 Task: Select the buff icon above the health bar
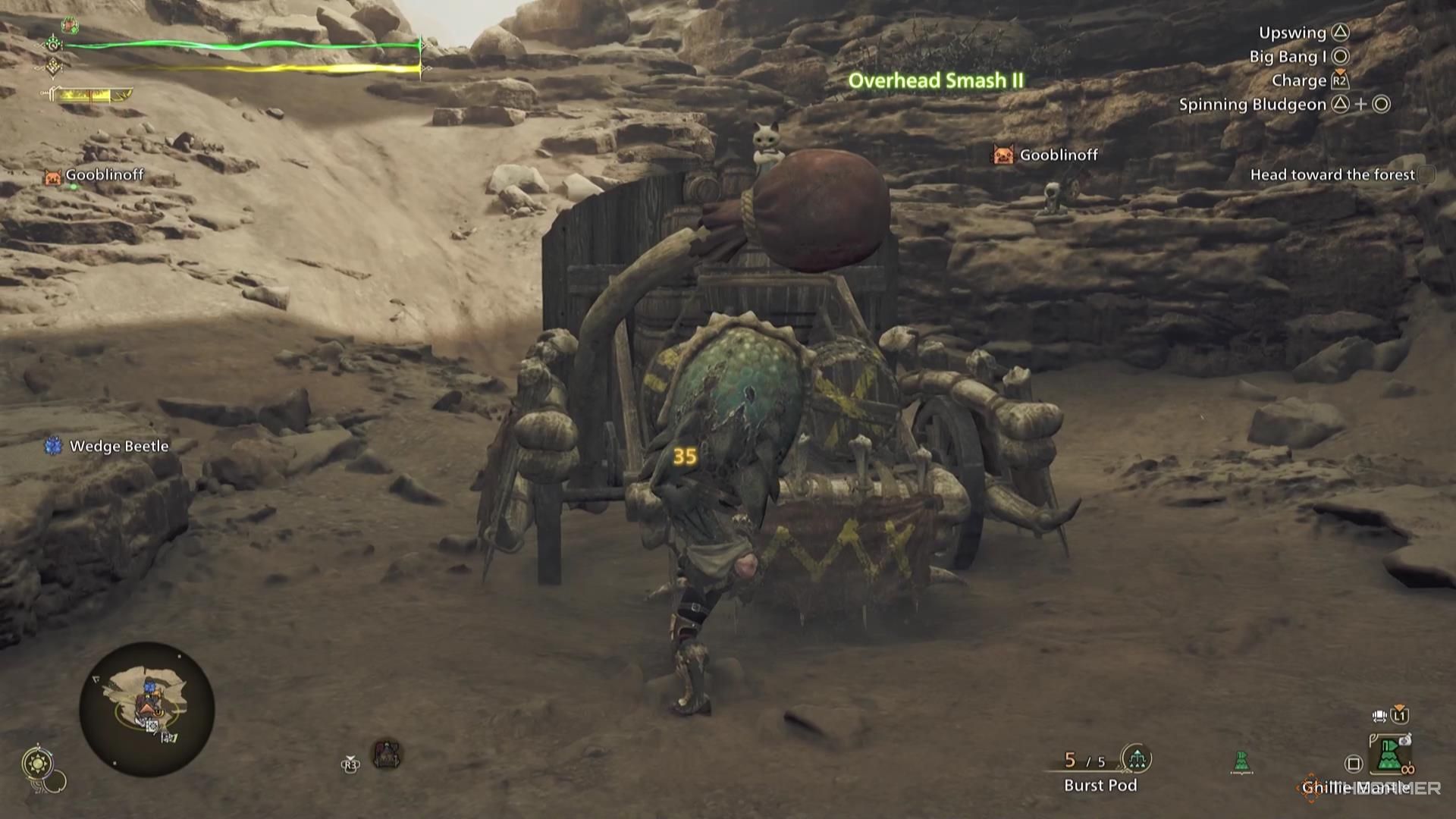70,27
